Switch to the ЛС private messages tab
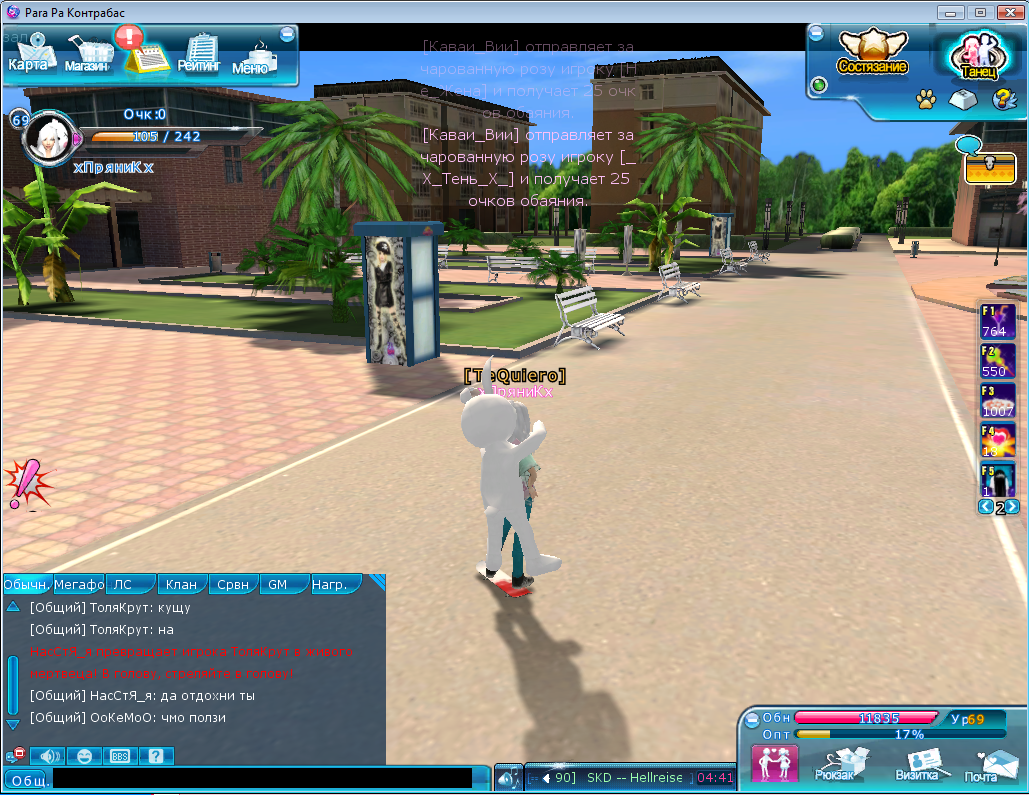Screen dimensions: 1029x795 (x=126, y=585)
